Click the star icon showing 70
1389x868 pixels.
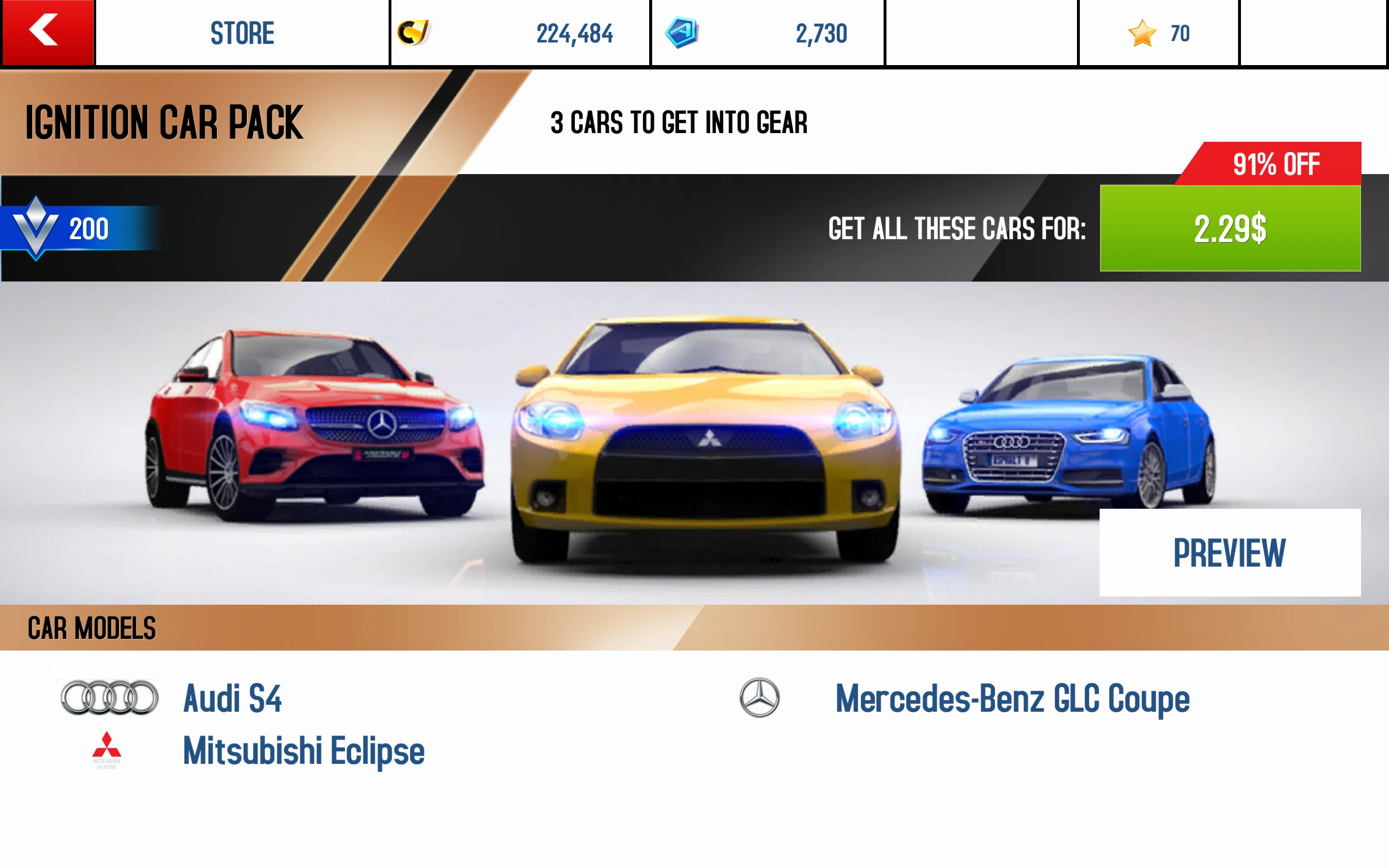click(1143, 33)
